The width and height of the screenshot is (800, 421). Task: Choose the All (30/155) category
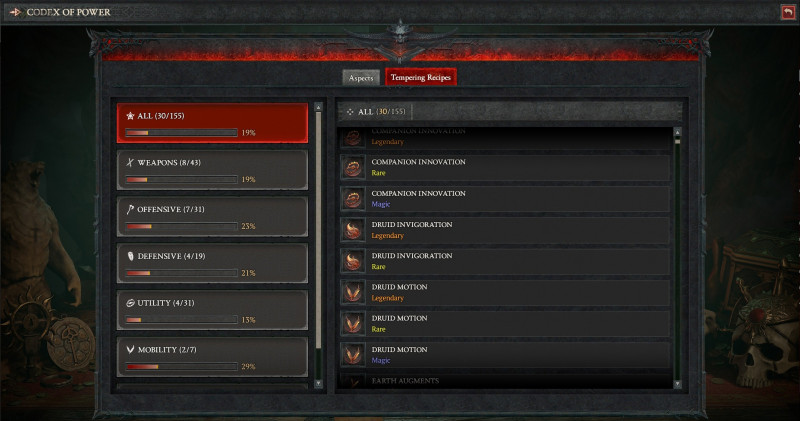coord(211,123)
